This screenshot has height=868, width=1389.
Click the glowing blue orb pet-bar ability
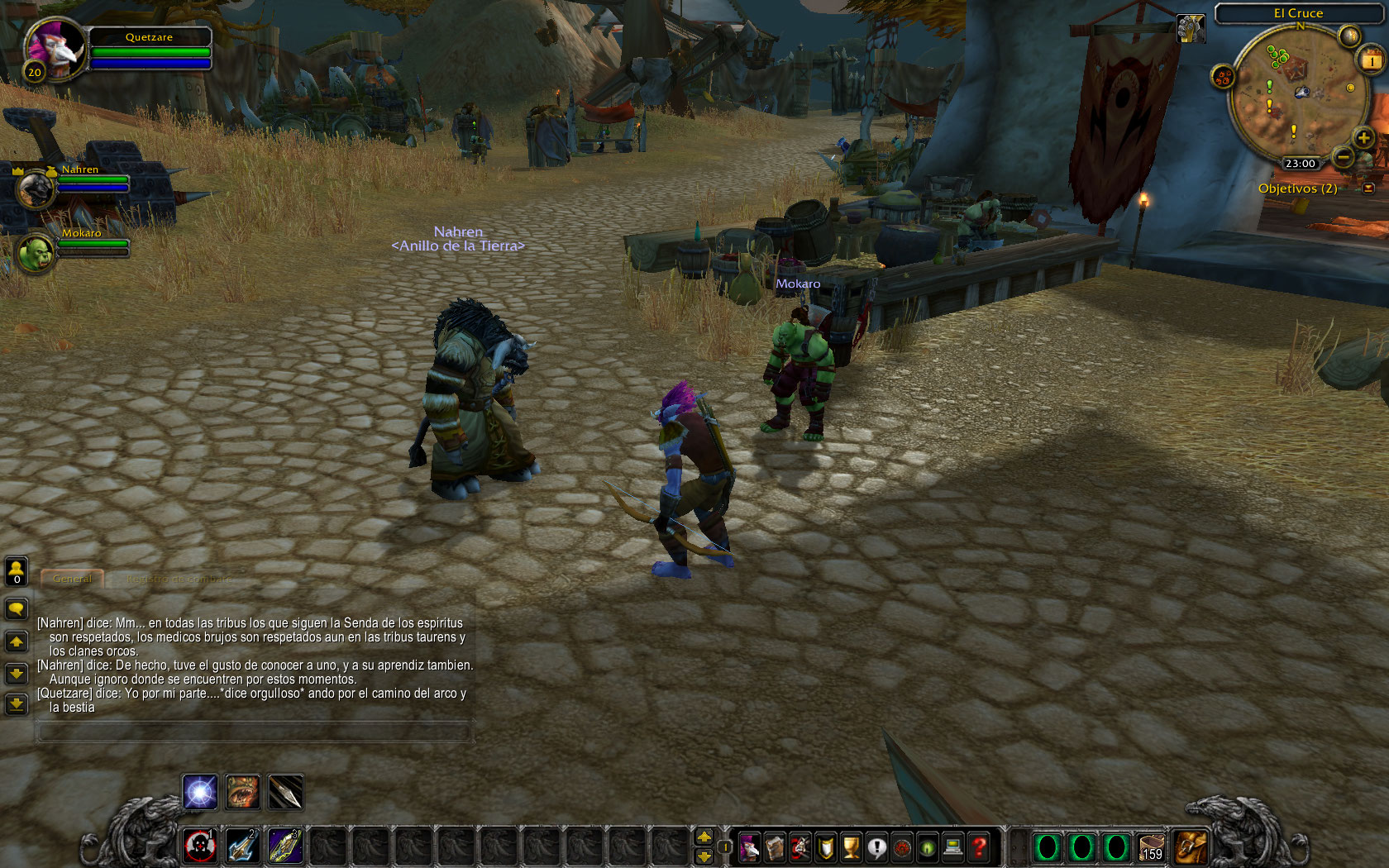pos(200,792)
